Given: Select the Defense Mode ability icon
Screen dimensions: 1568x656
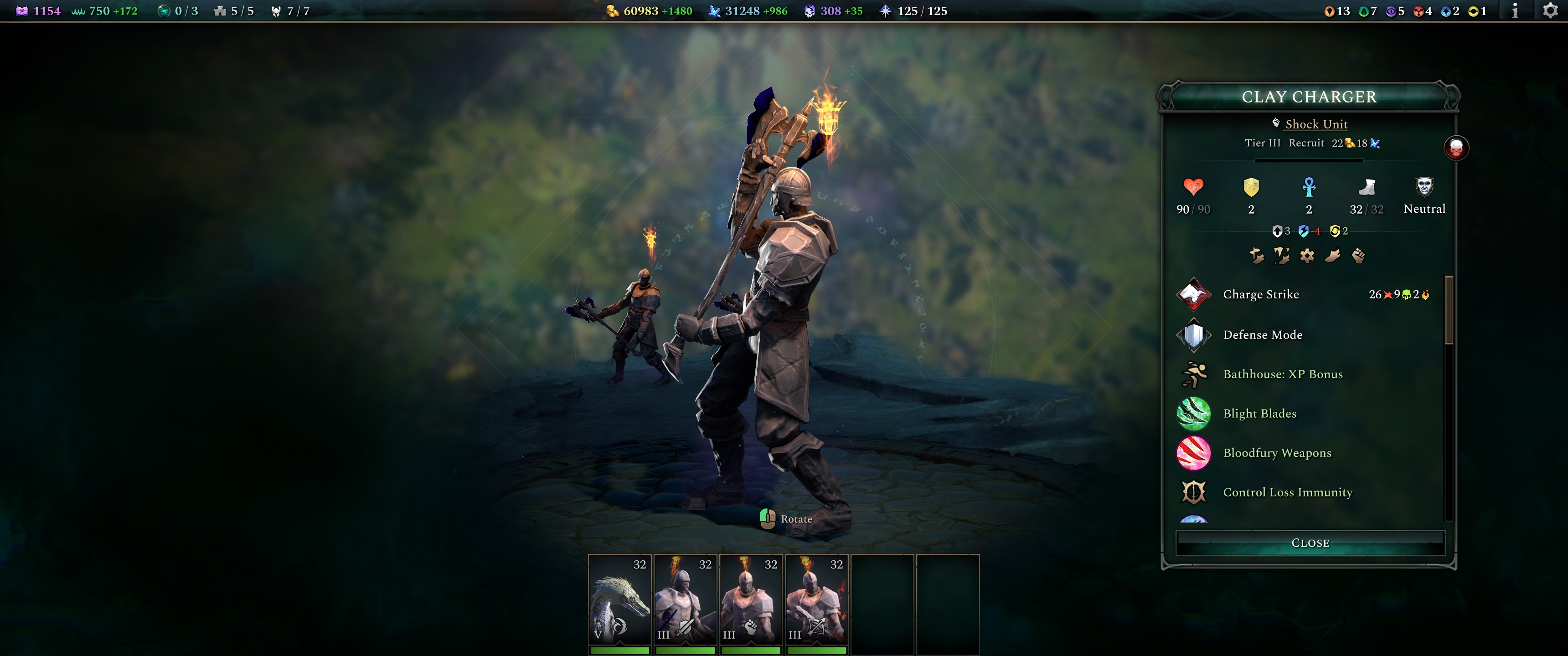Looking at the screenshot, I should point(1194,335).
